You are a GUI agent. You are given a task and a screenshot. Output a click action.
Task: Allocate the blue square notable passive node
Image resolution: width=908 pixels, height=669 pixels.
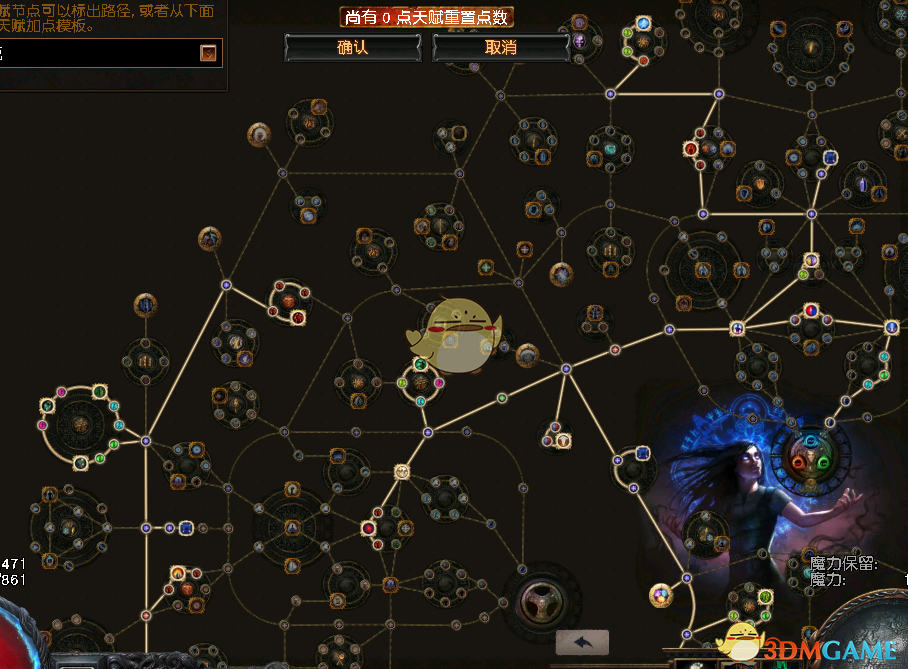click(185, 527)
